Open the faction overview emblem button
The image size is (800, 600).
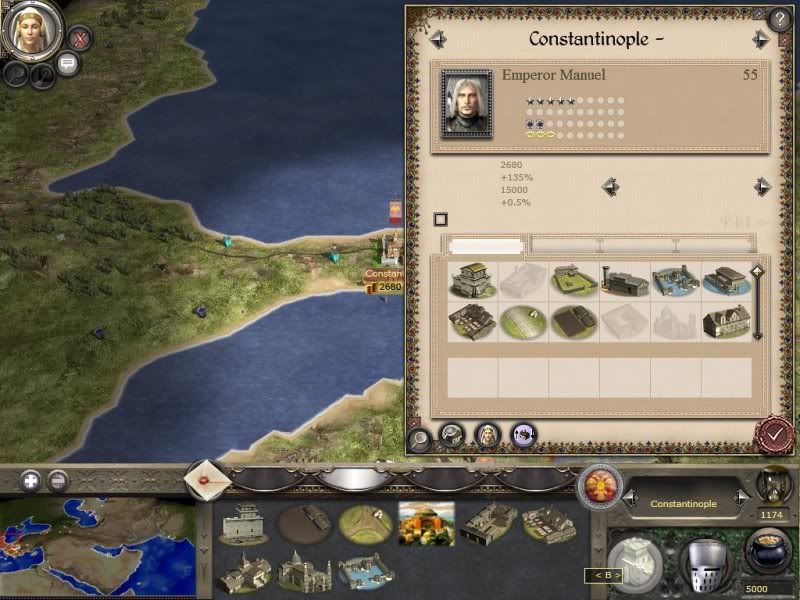(x=599, y=486)
